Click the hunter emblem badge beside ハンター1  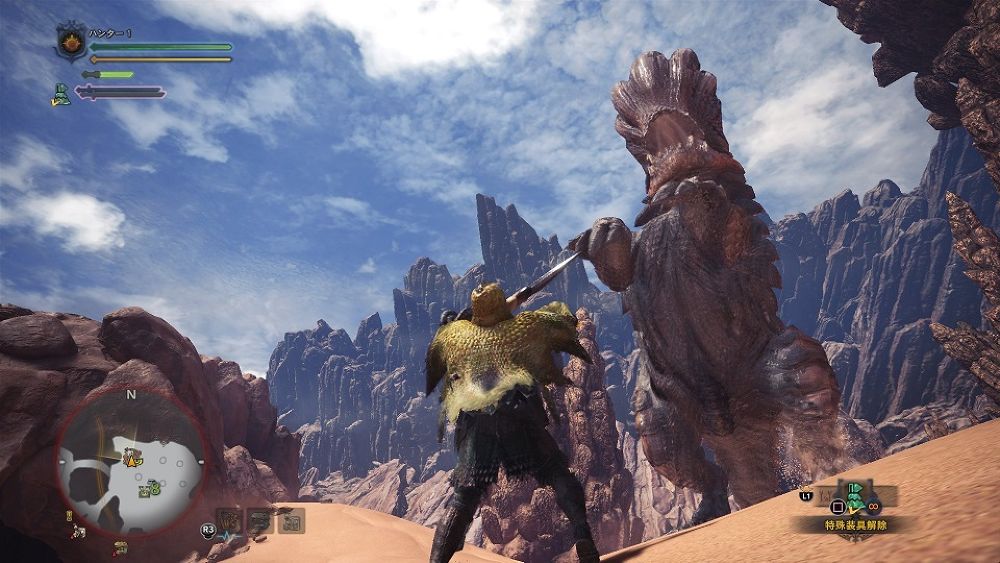pyautogui.click(x=72, y=44)
